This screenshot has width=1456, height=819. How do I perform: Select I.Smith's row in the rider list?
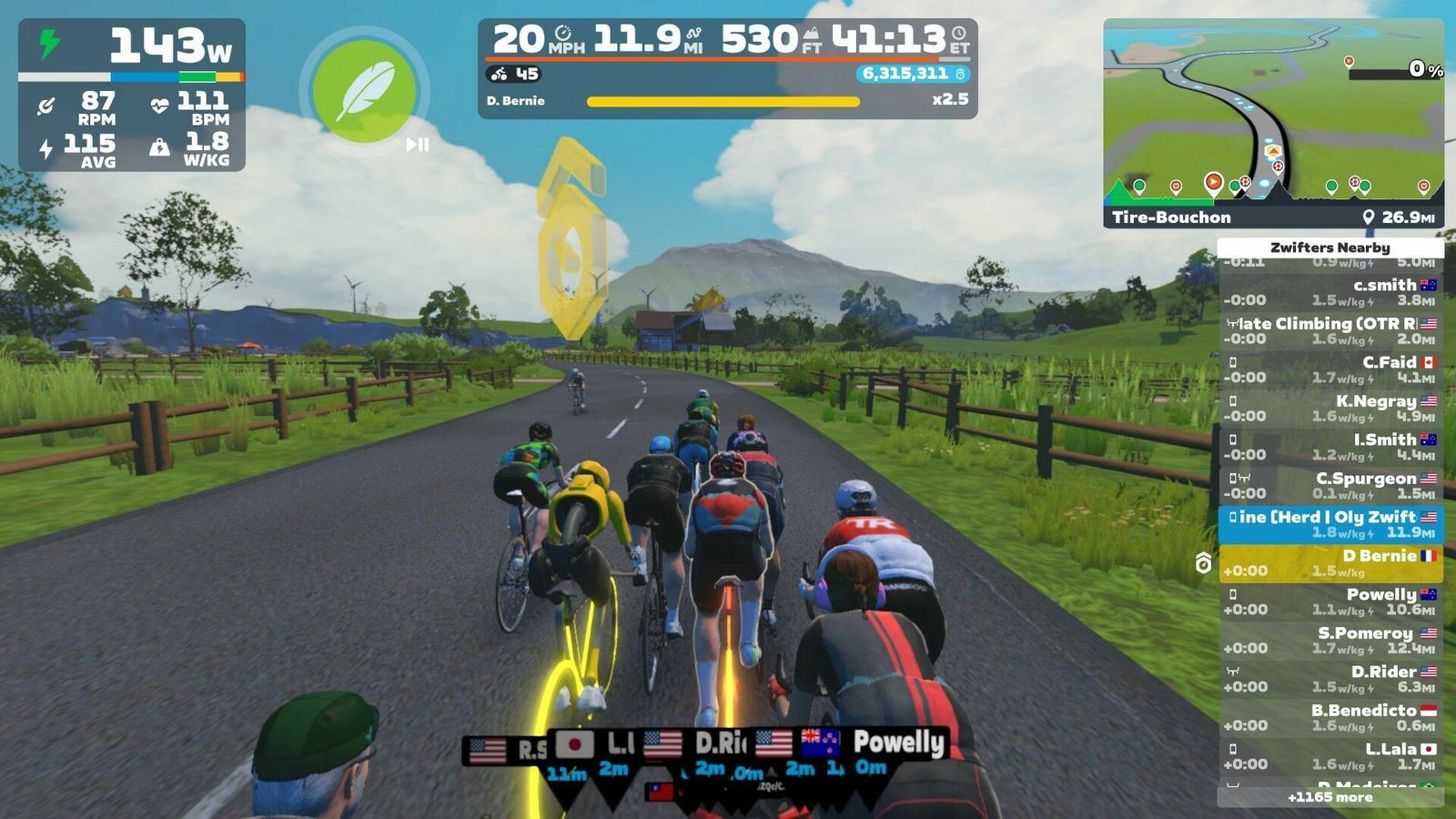[x=1330, y=447]
